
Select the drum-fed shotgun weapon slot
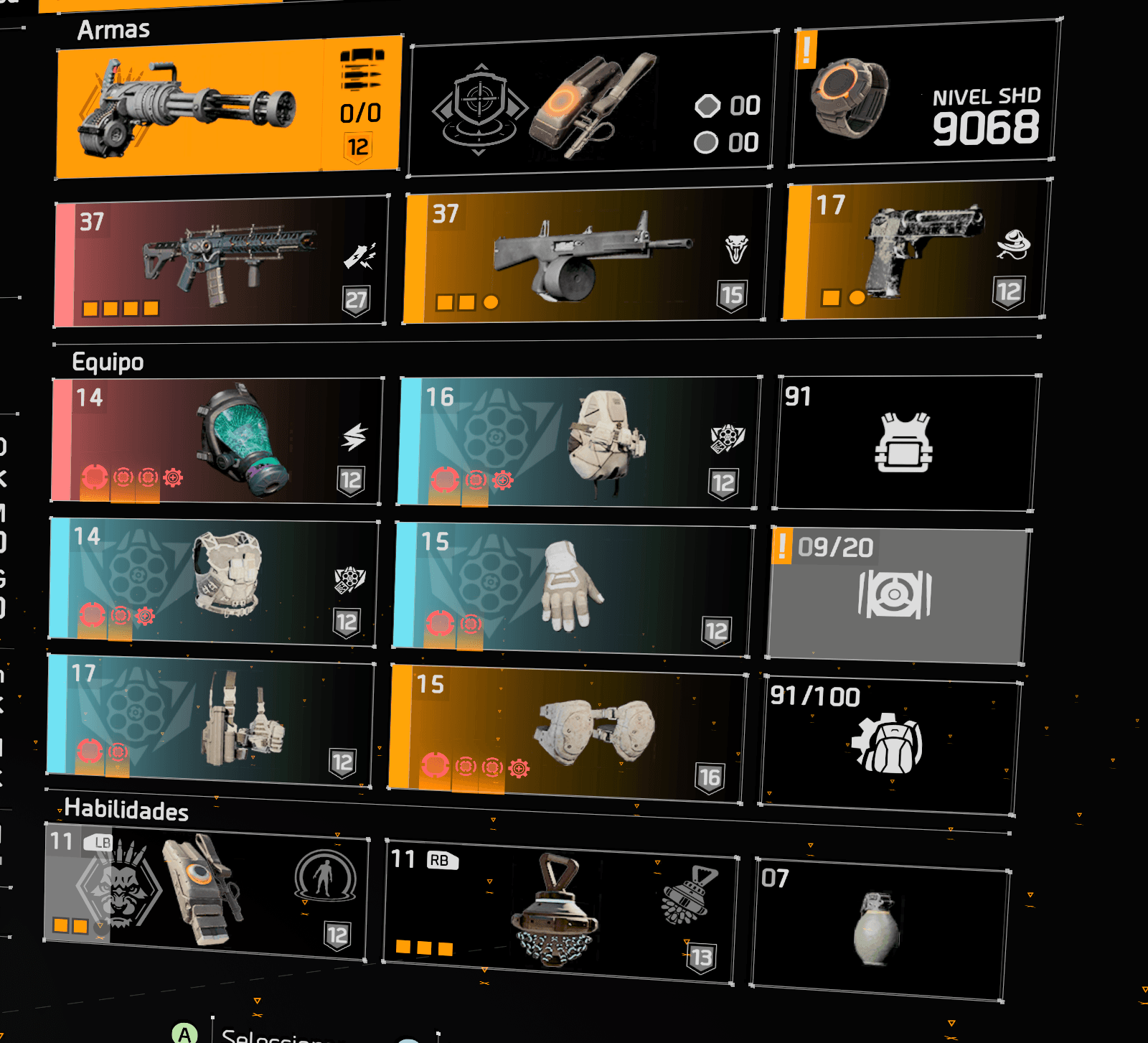[x=585, y=255]
